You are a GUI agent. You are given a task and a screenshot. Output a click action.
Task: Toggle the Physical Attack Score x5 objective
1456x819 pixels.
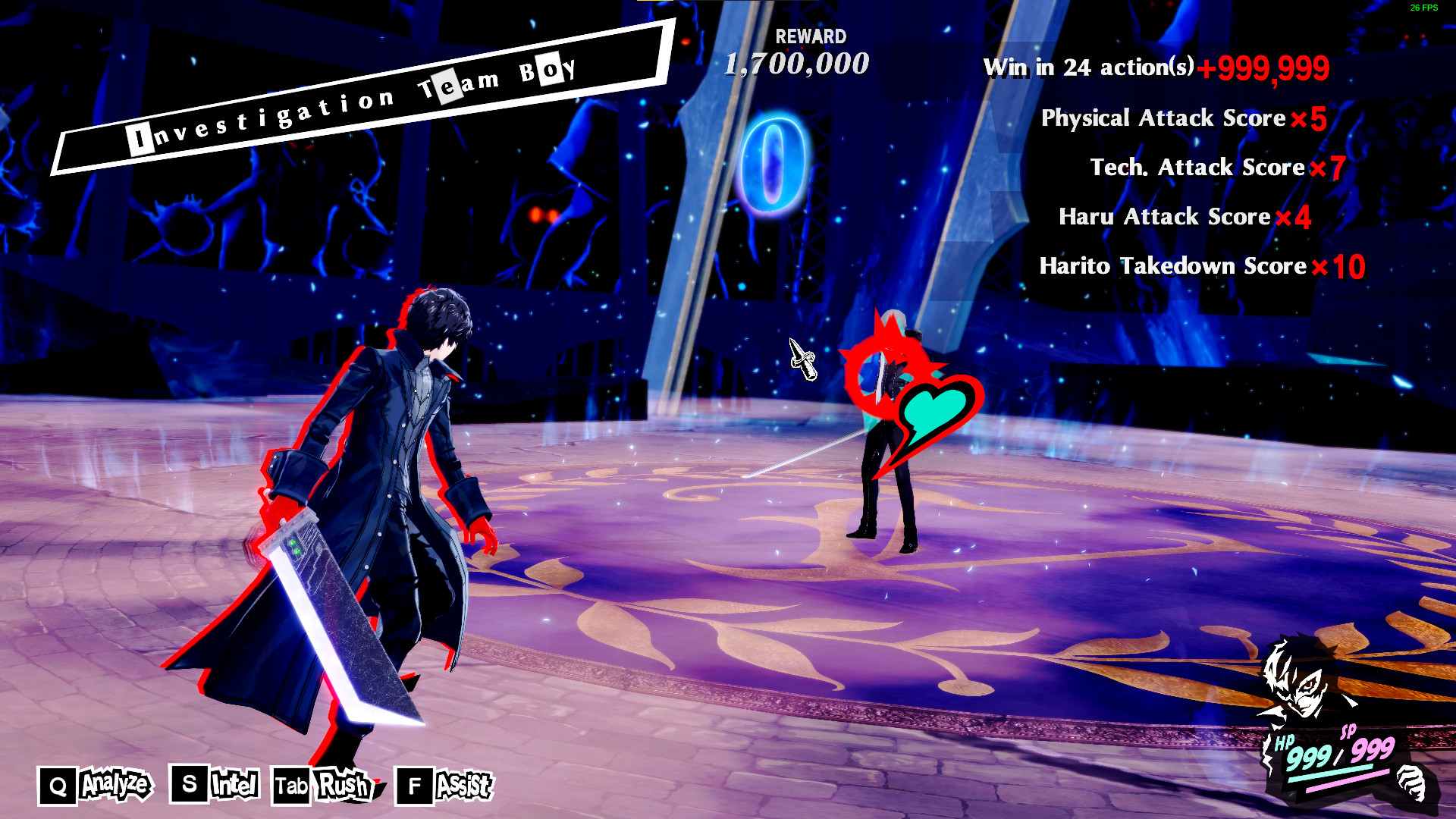[1183, 118]
